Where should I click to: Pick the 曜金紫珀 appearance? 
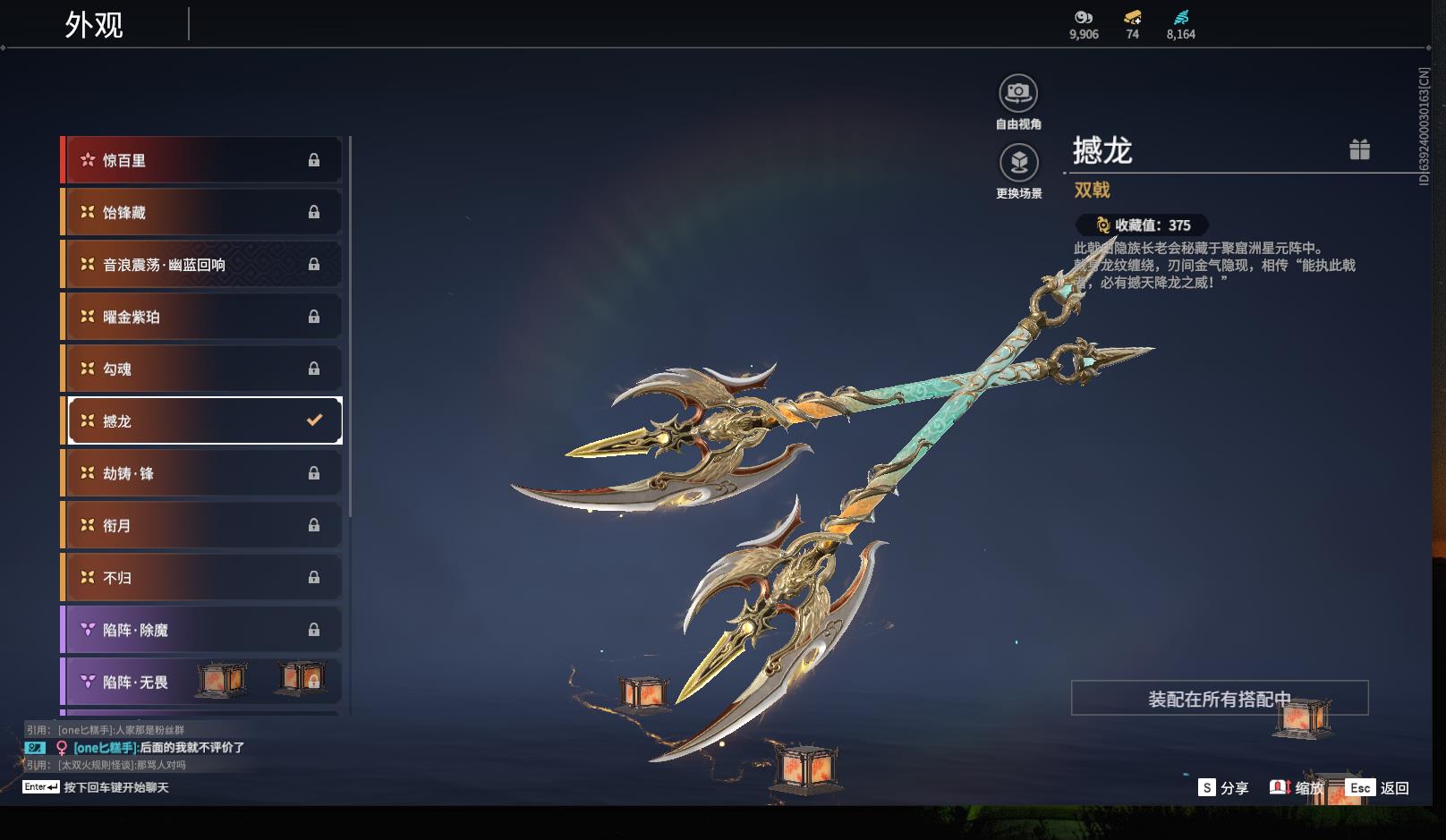[202, 317]
